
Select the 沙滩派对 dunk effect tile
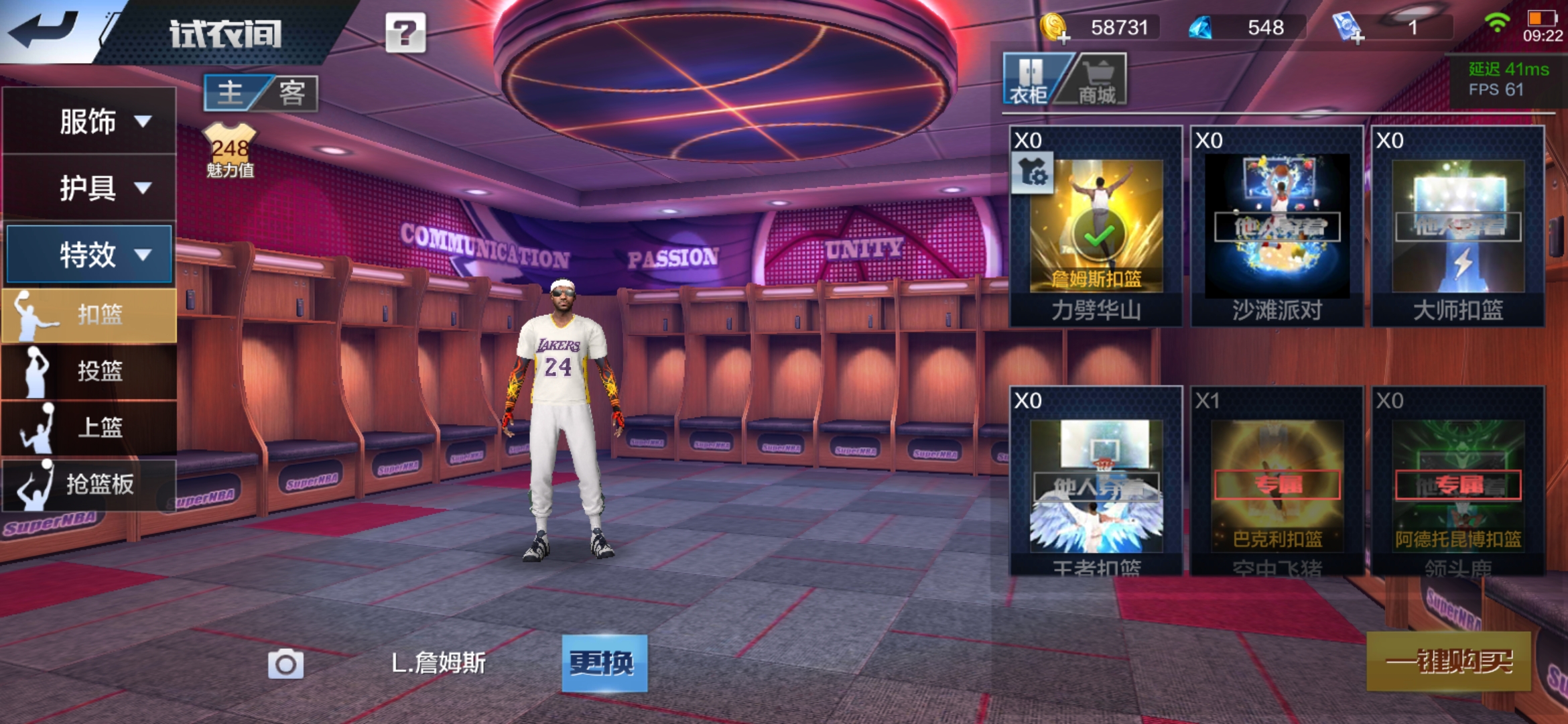pyautogui.click(x=1277, y=227)
